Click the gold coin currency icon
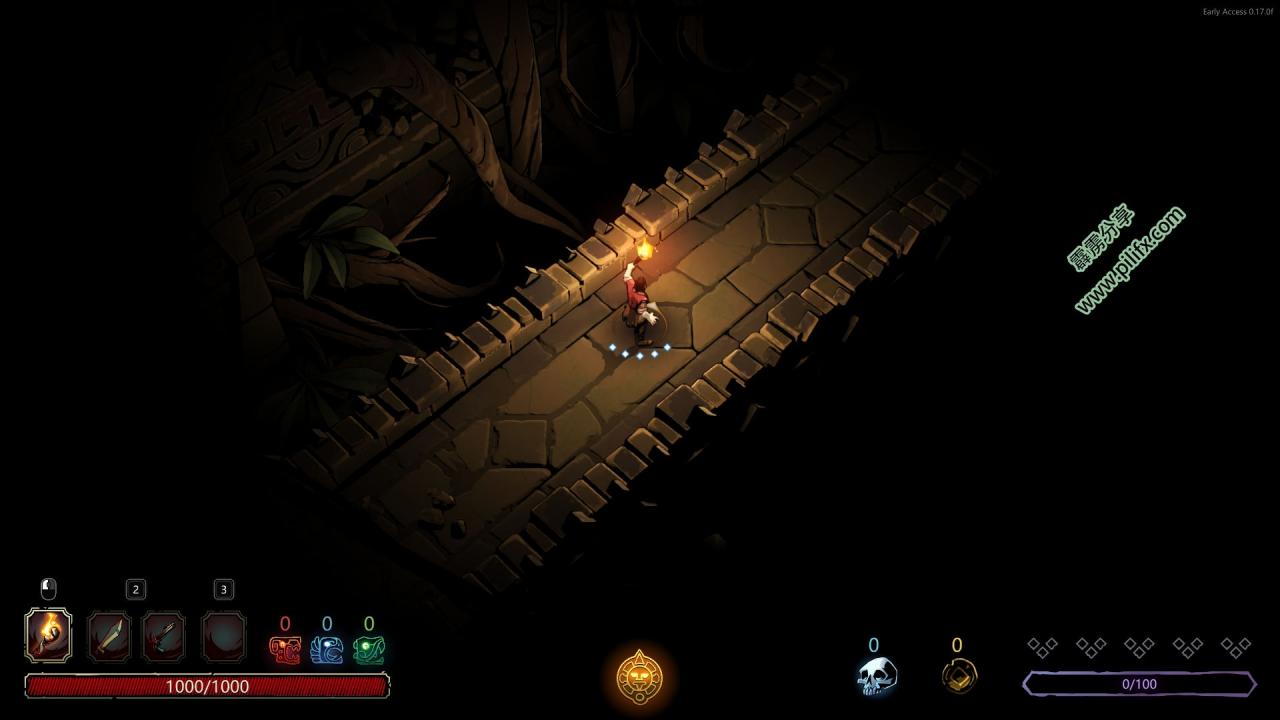 958,677
